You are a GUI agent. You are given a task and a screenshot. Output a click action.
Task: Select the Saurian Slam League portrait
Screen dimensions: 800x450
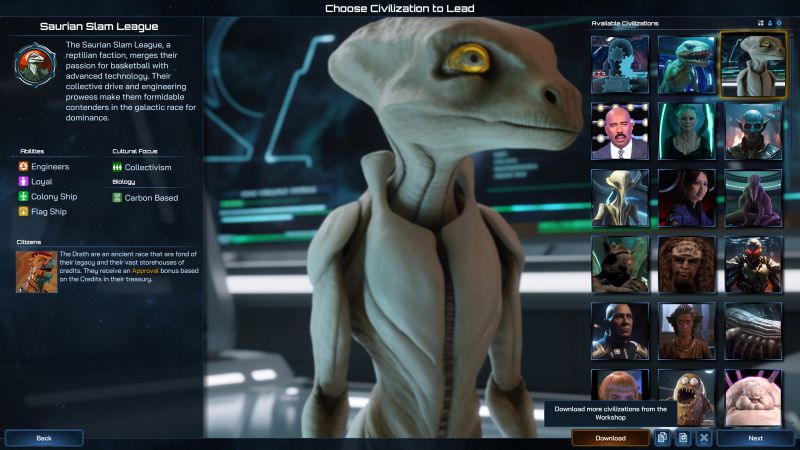(752, 65)
